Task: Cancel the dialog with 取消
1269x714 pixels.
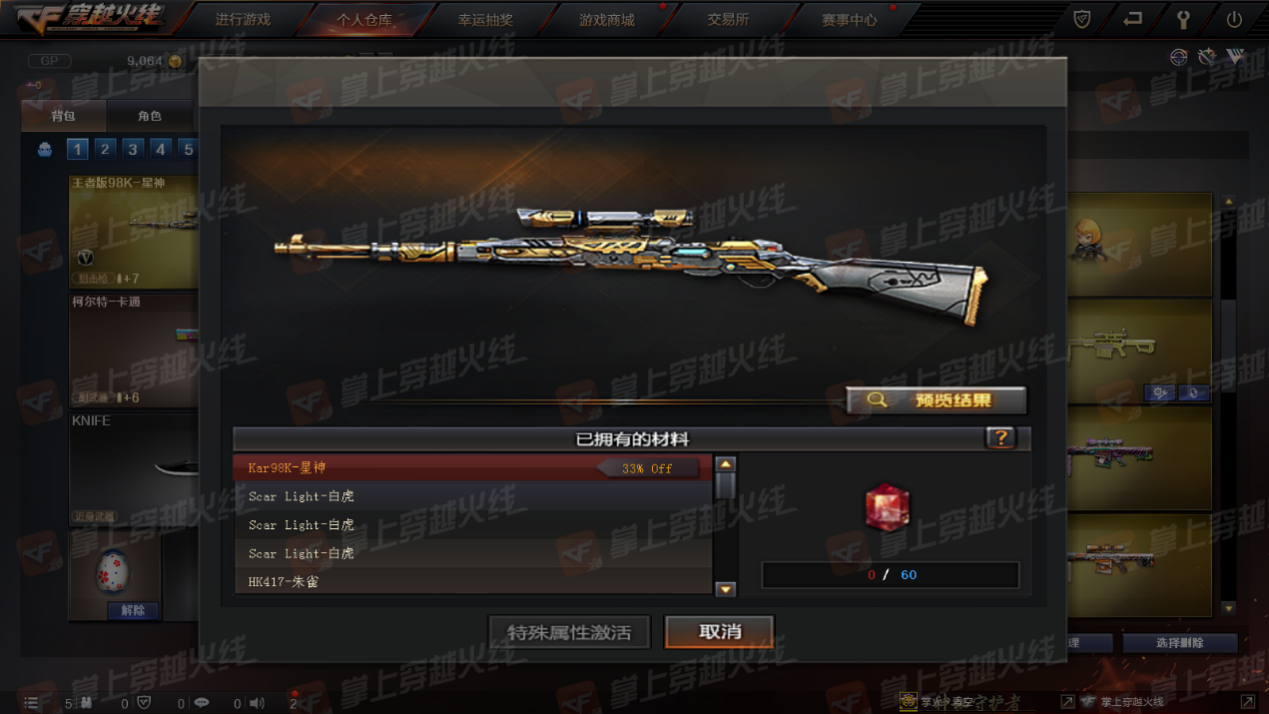Action: [x=719, y=632]
